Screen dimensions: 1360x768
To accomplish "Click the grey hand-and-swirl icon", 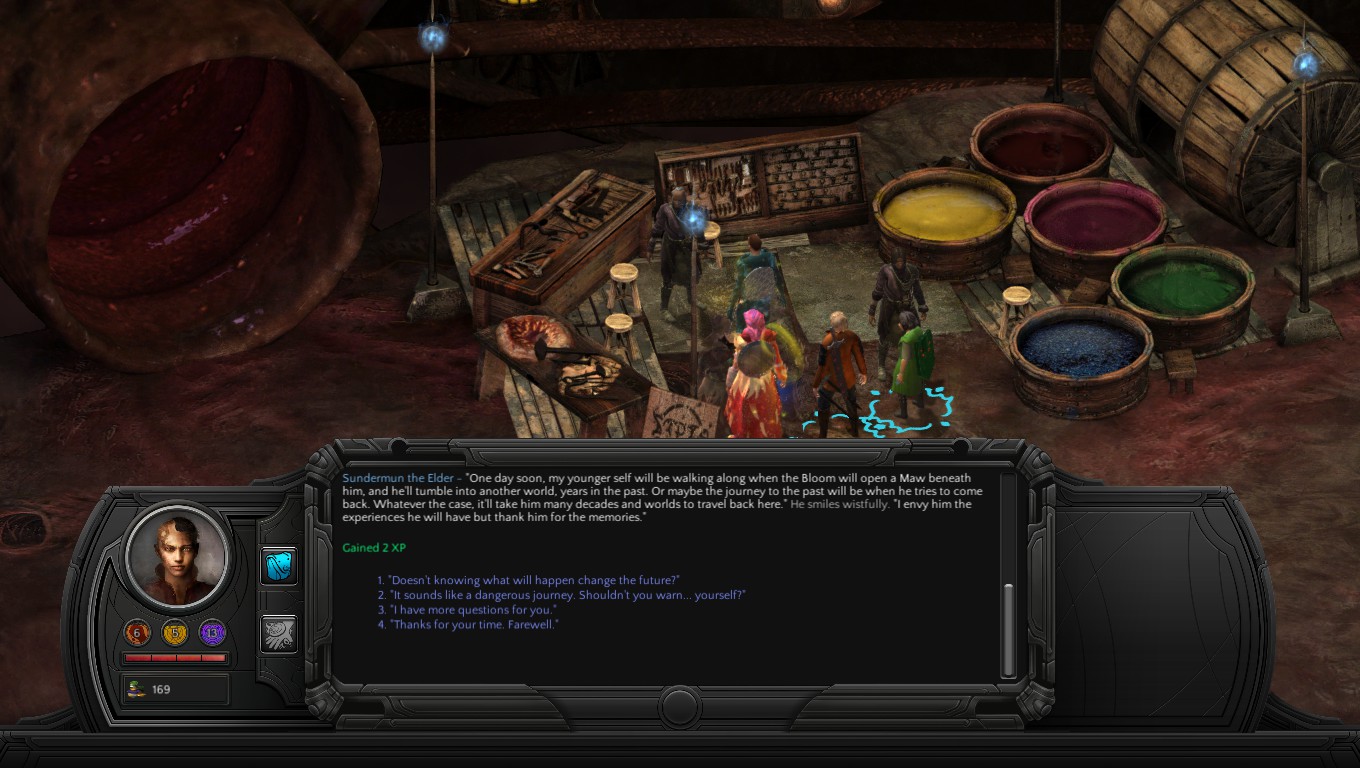I will (x=279, y=634).
